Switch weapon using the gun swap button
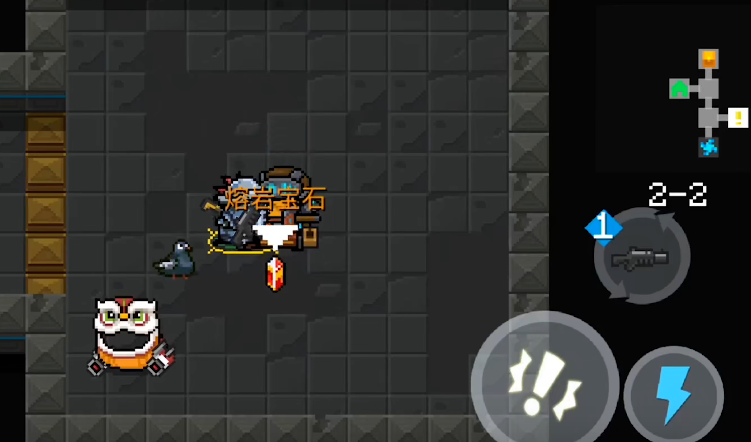Image resolution: width=751 pixels, height=442 pixels. coord(641,257)
